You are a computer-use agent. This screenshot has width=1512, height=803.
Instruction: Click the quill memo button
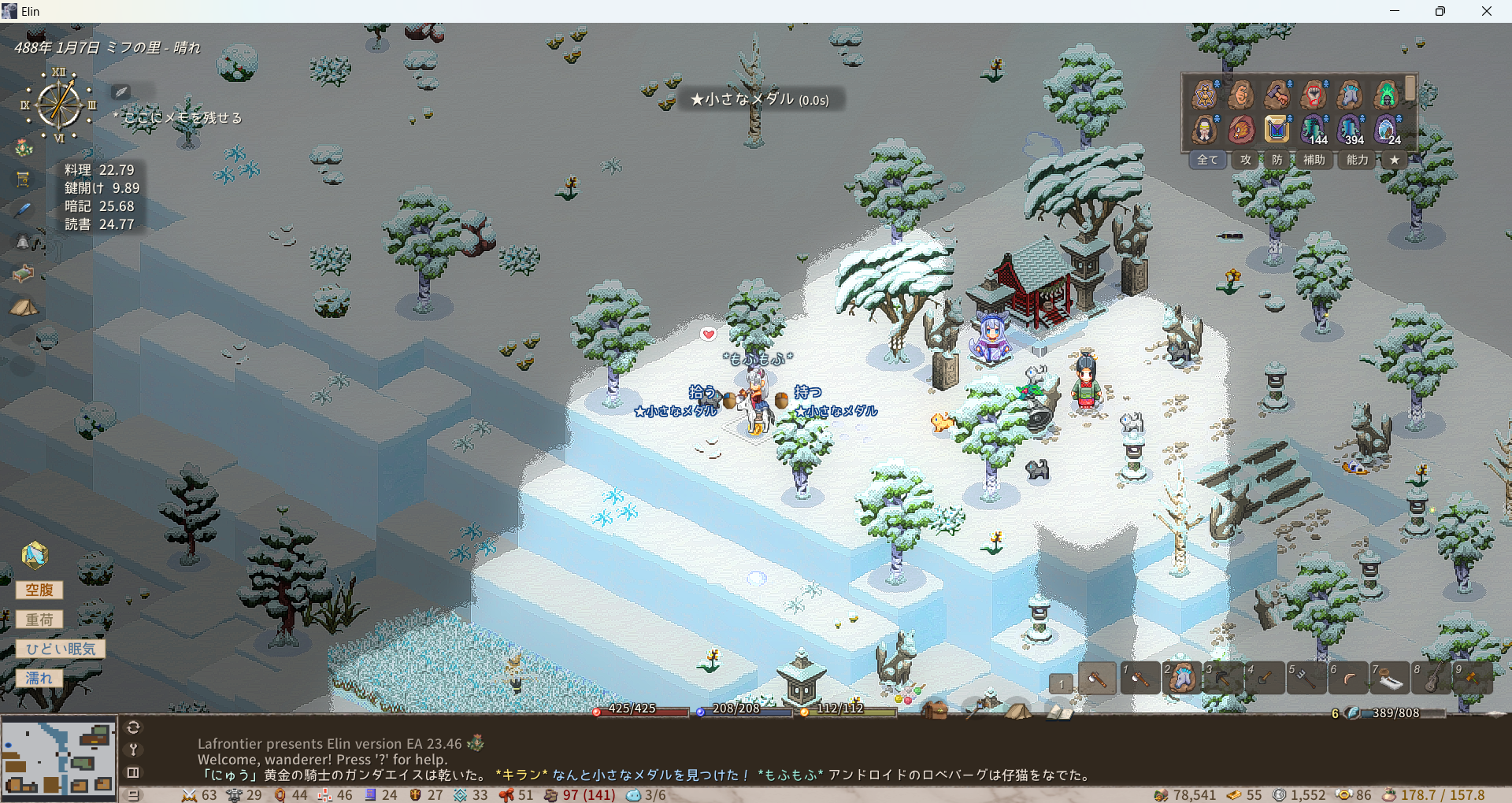point(120,92)
